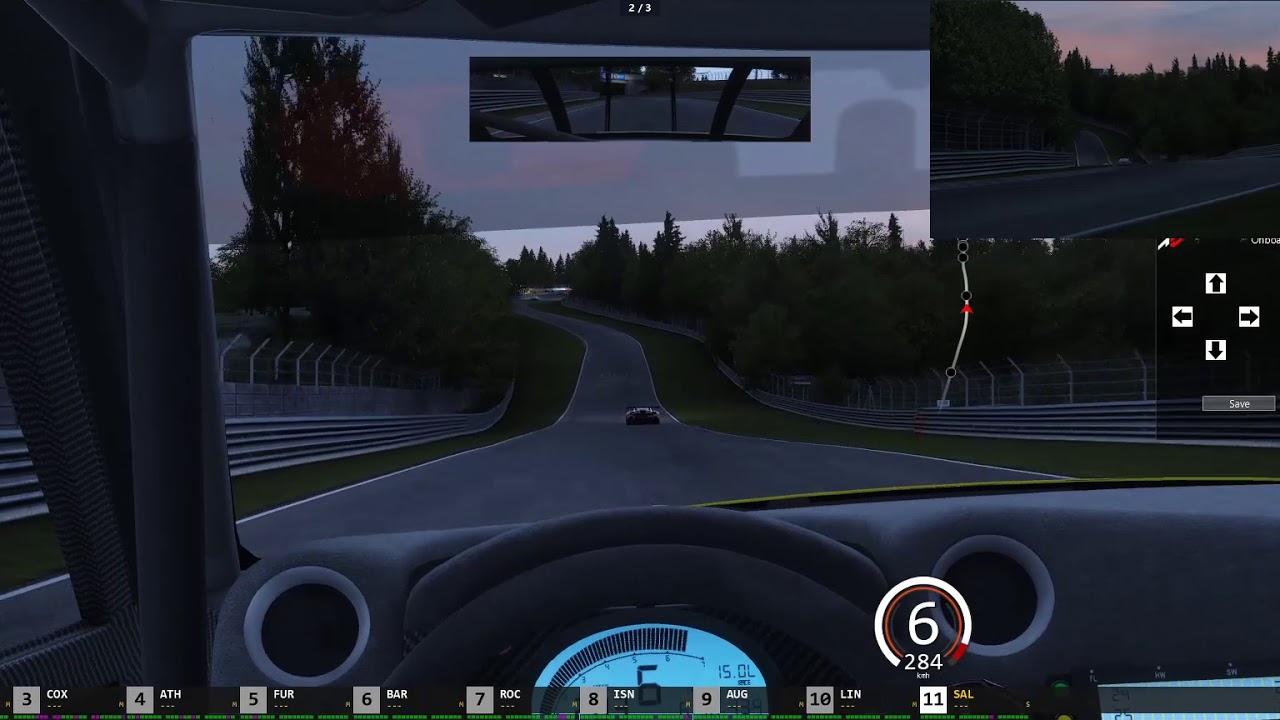Click the right arrow in the onboard settings panel
Viewport: 1280px width, 720px height.
(1249, 317)
